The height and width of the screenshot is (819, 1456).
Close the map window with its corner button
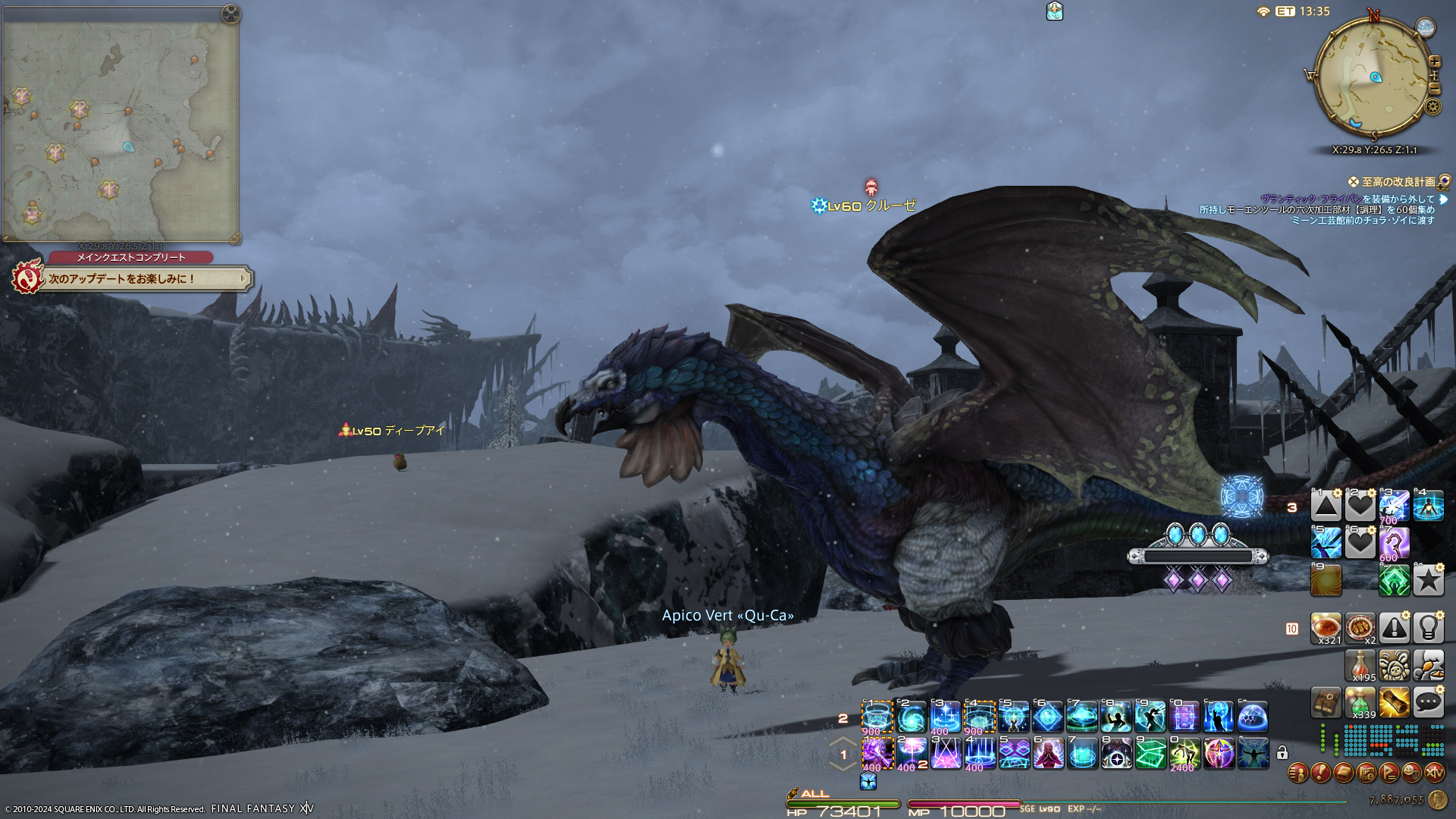click(231, 14)
